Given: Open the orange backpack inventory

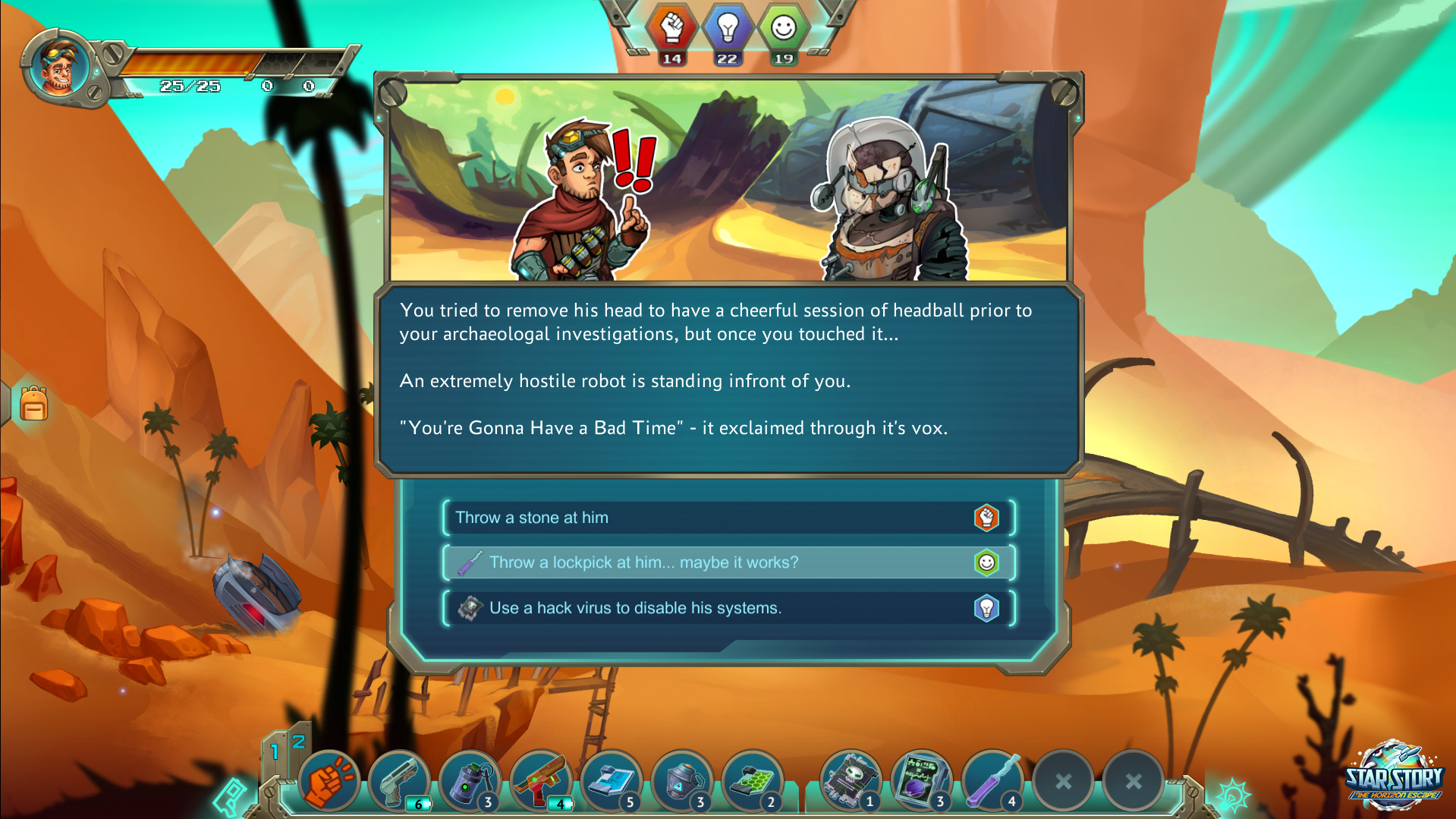Looking at the screenshot, I should coord(33,404).
